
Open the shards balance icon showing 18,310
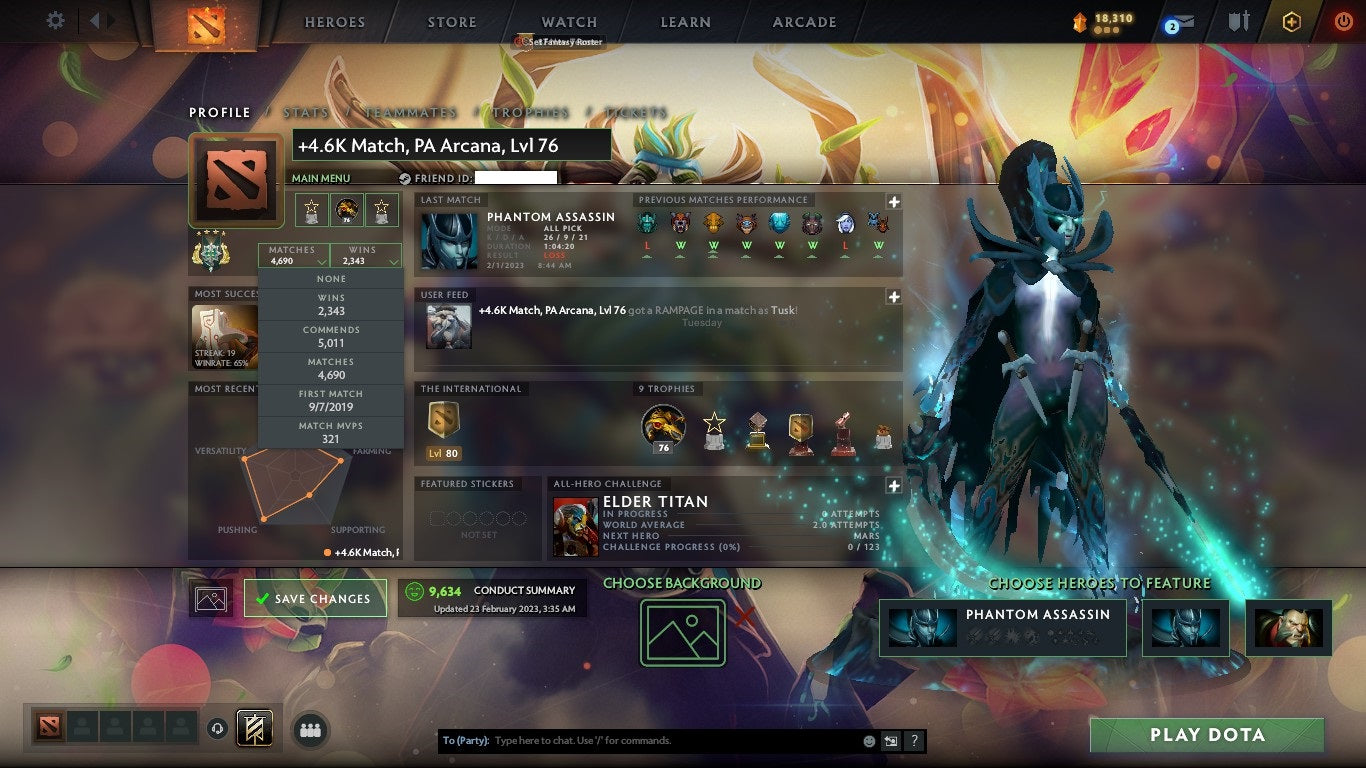[1105, 18]
